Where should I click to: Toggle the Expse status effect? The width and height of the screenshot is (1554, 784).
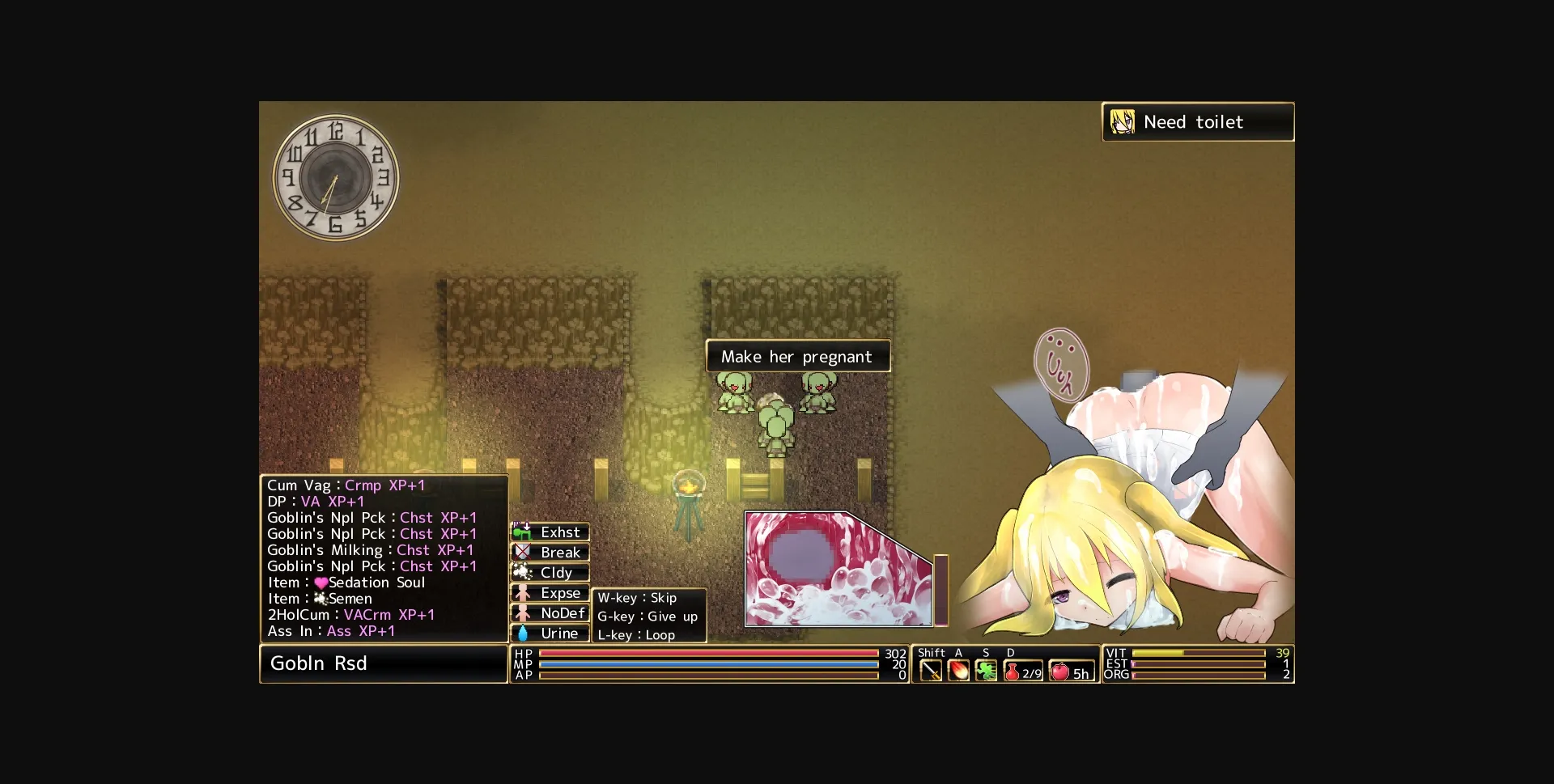[550, 593]
